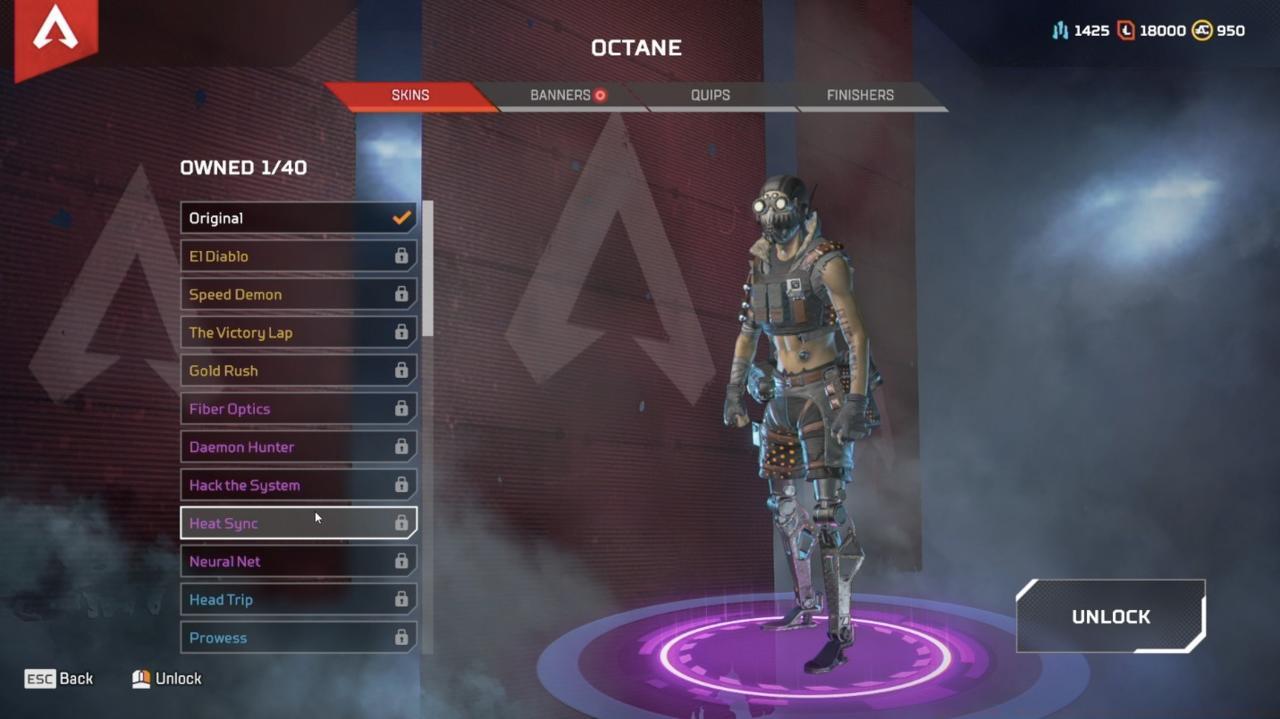Choose the Prowess skin

298,637
